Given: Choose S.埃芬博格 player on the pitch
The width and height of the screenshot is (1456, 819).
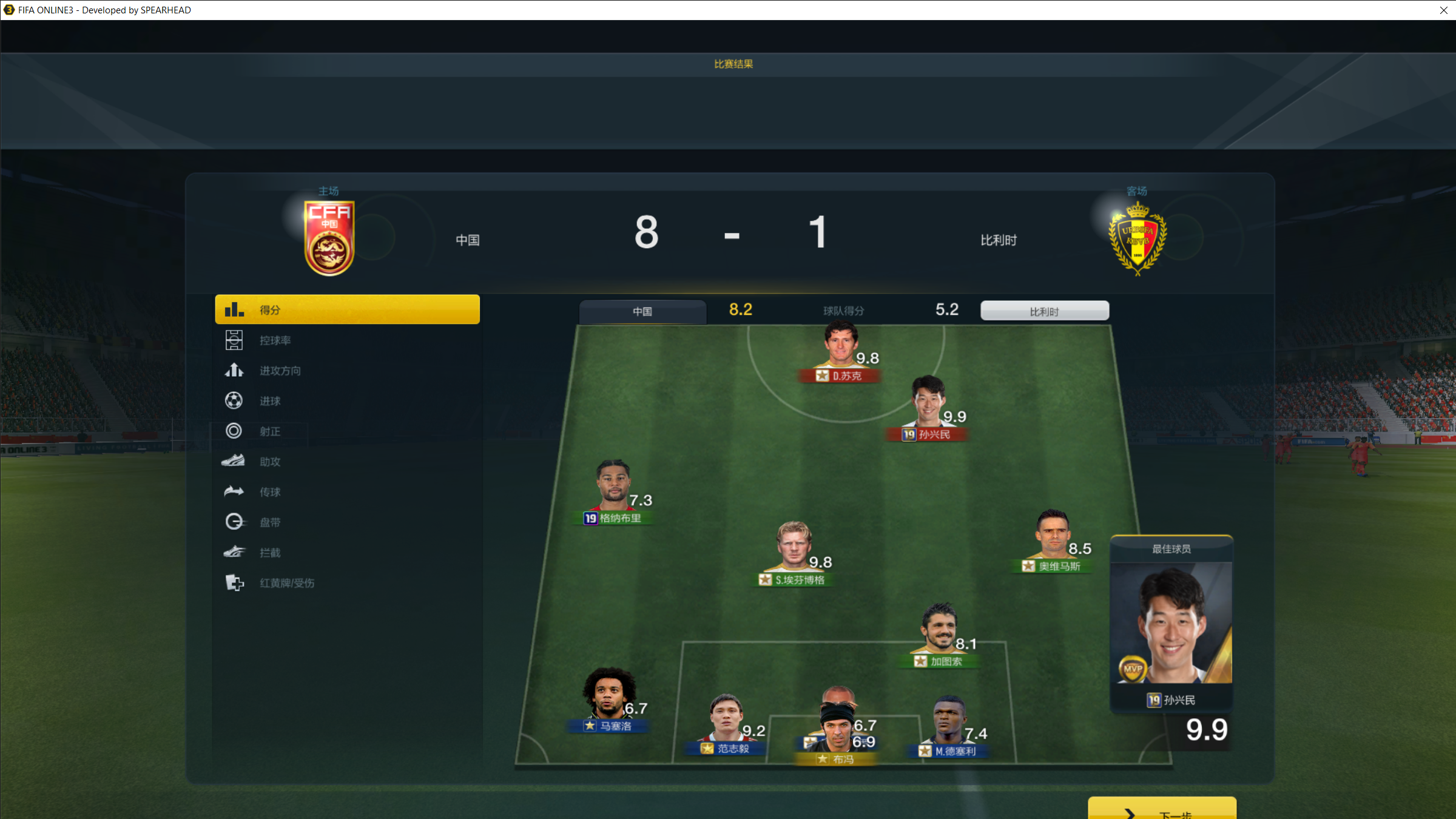Looking at the screenshot, I should click(x=794, y=552).
